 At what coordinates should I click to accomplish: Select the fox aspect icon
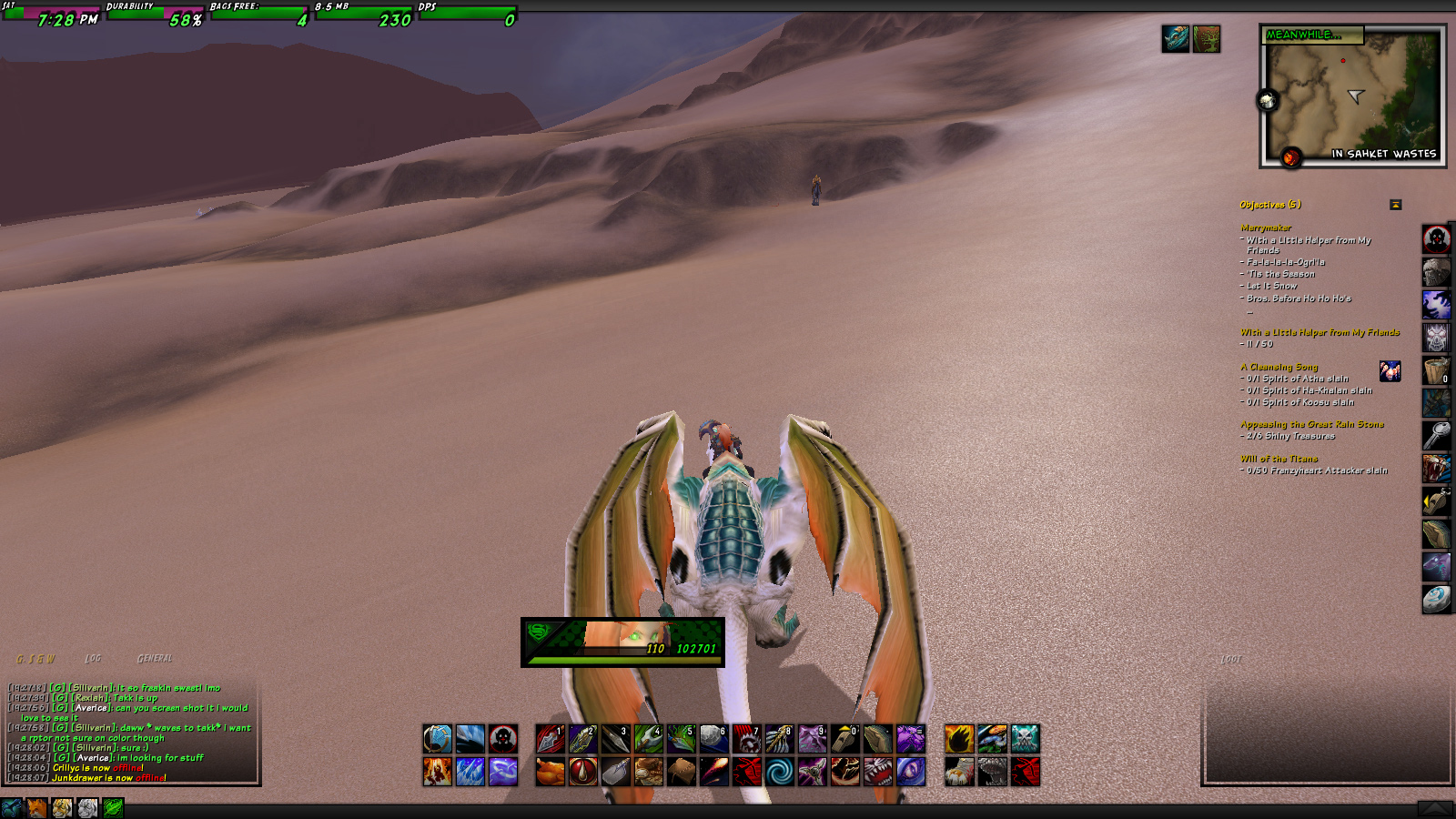tap(36, 808)
